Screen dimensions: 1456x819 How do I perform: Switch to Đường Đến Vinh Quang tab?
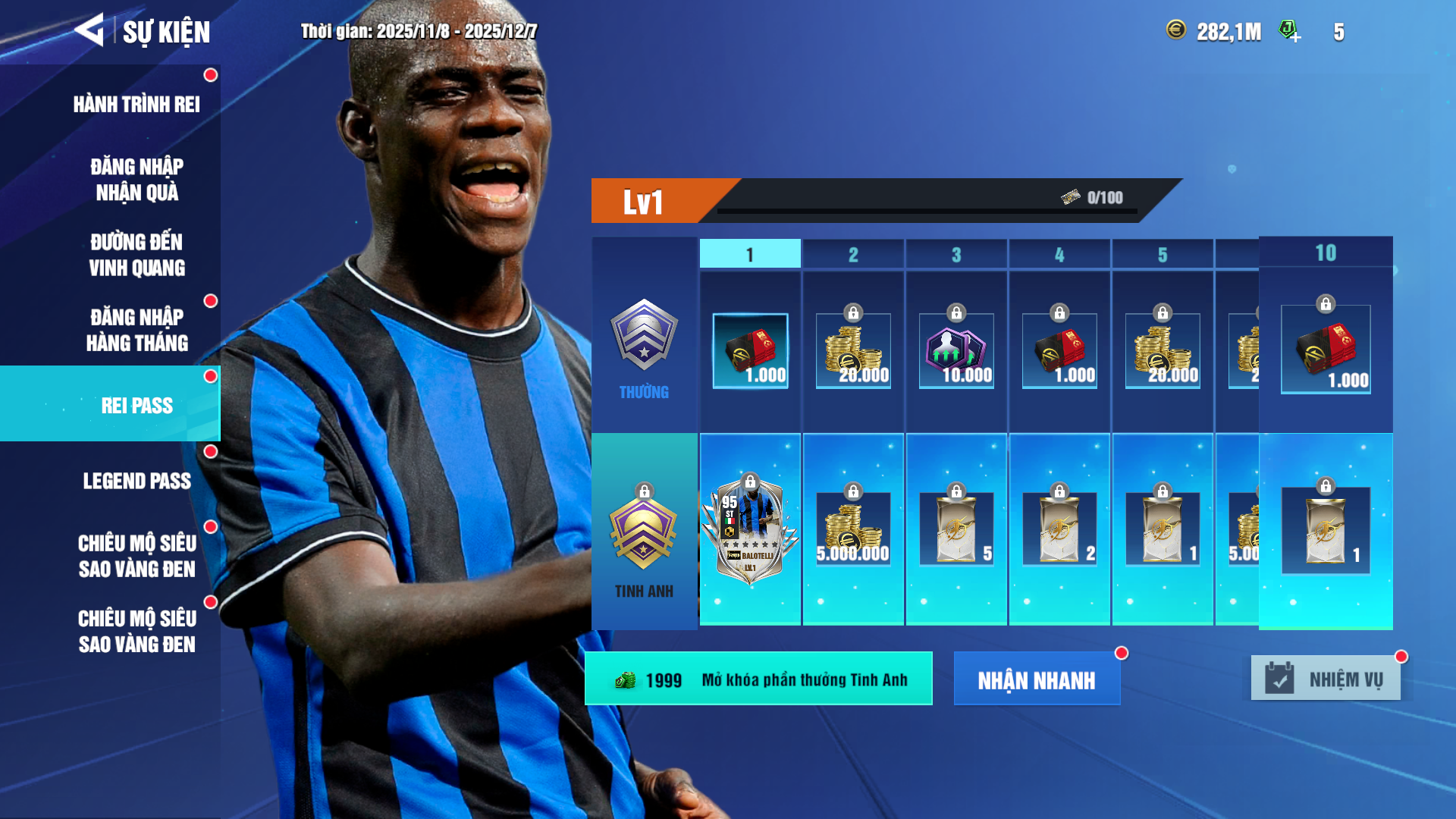click(136, 255)
